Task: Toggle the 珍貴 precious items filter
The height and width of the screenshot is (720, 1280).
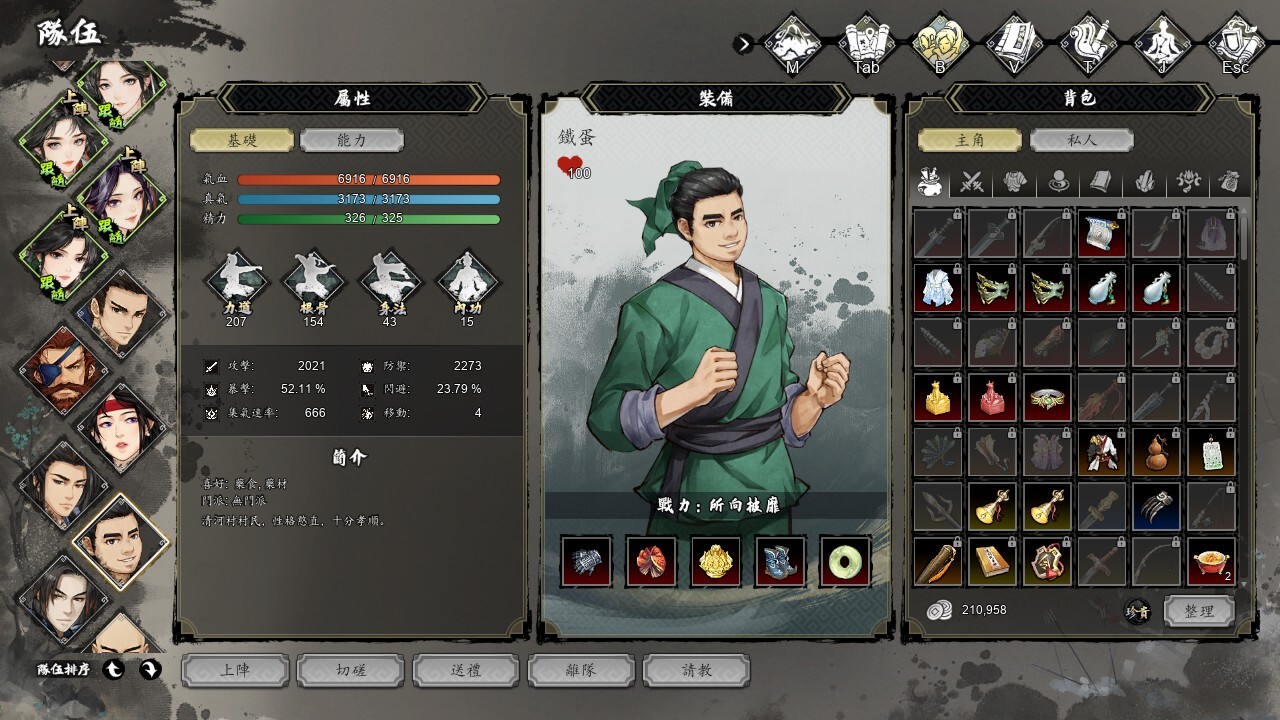Action: [x=1137, y=612]
